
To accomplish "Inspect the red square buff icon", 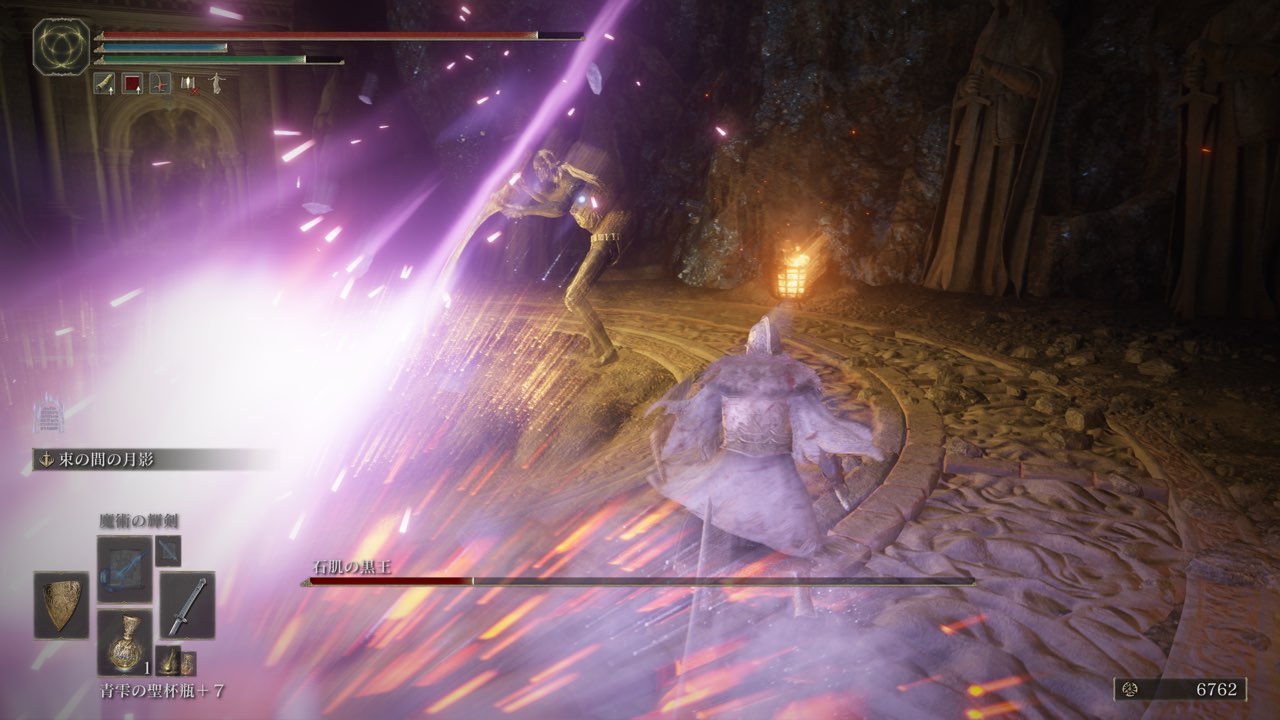I will 132,84.
